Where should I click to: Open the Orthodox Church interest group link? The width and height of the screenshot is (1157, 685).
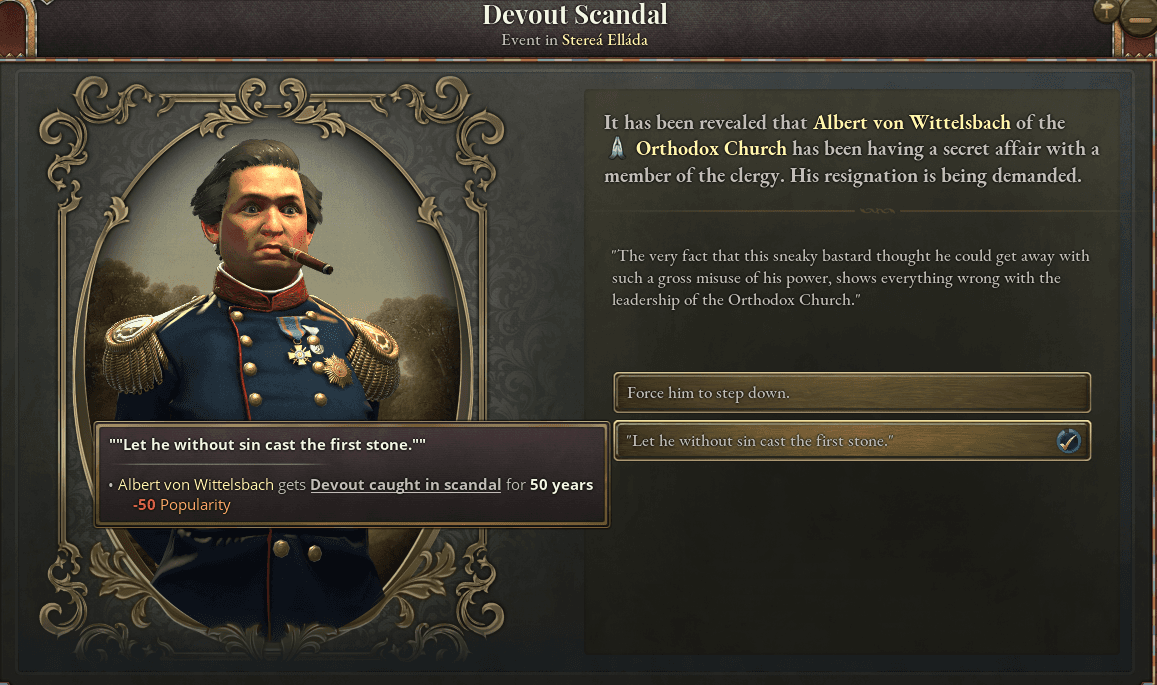pos(711,150)
